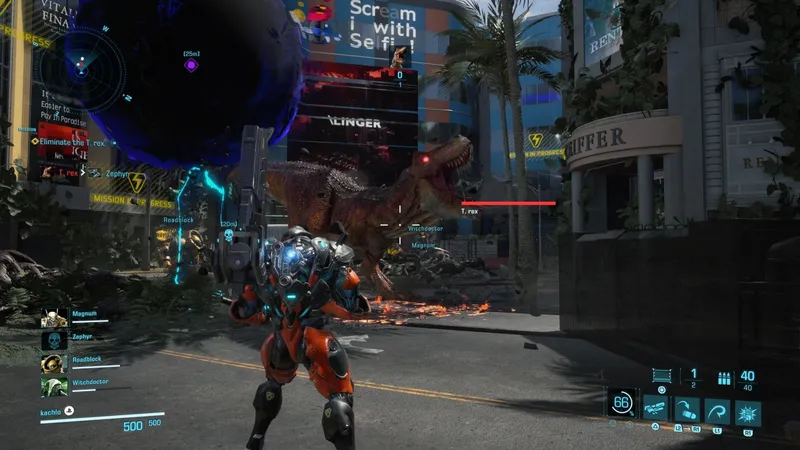Select Witchdoctor's portrait in team list

pos(54,386)
